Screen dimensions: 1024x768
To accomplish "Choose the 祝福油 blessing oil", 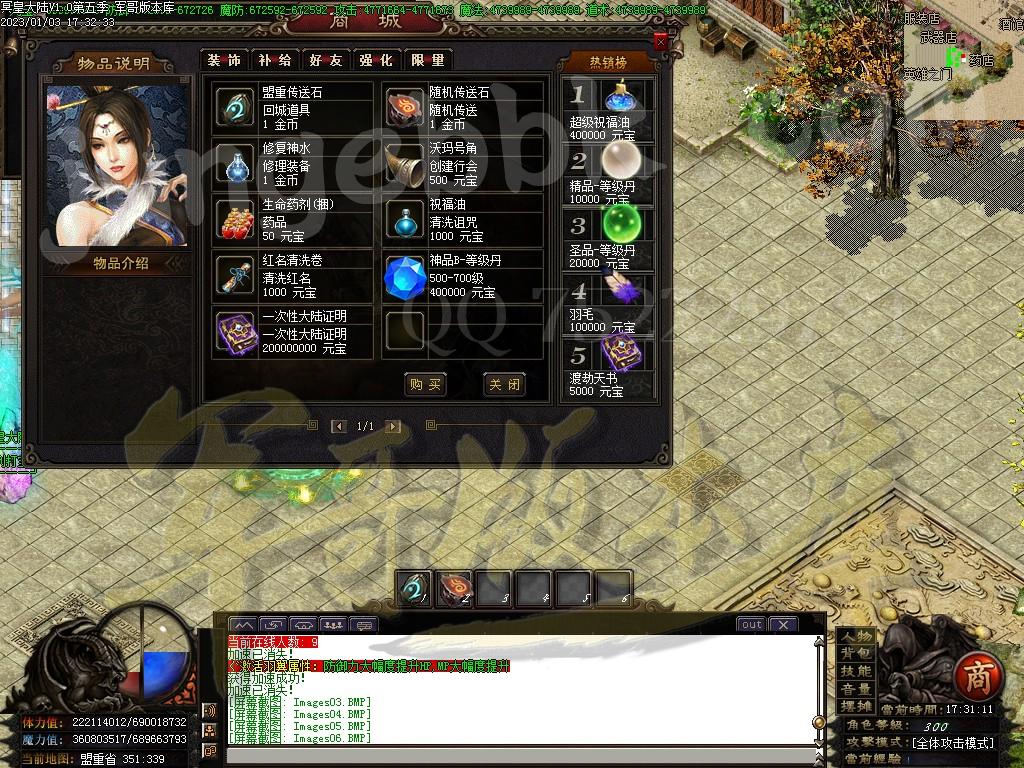I will click(x=405, y=220).
